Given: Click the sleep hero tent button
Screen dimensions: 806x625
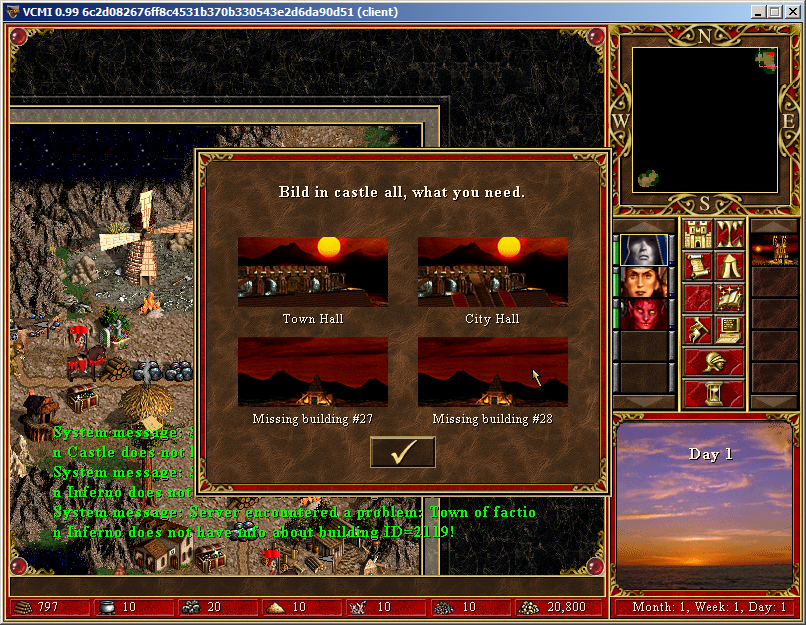Looking at the screenshot, I should pyautogui.click(x=730, y=267).
